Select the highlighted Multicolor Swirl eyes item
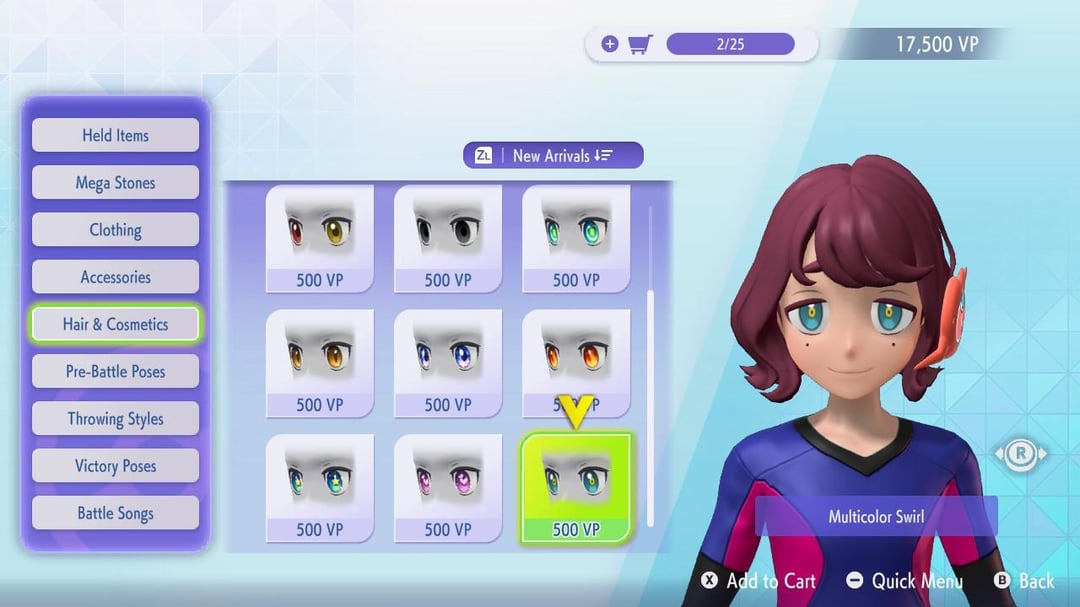The height and width of the screenshot is (607, 1080). (x=576, y=487)
